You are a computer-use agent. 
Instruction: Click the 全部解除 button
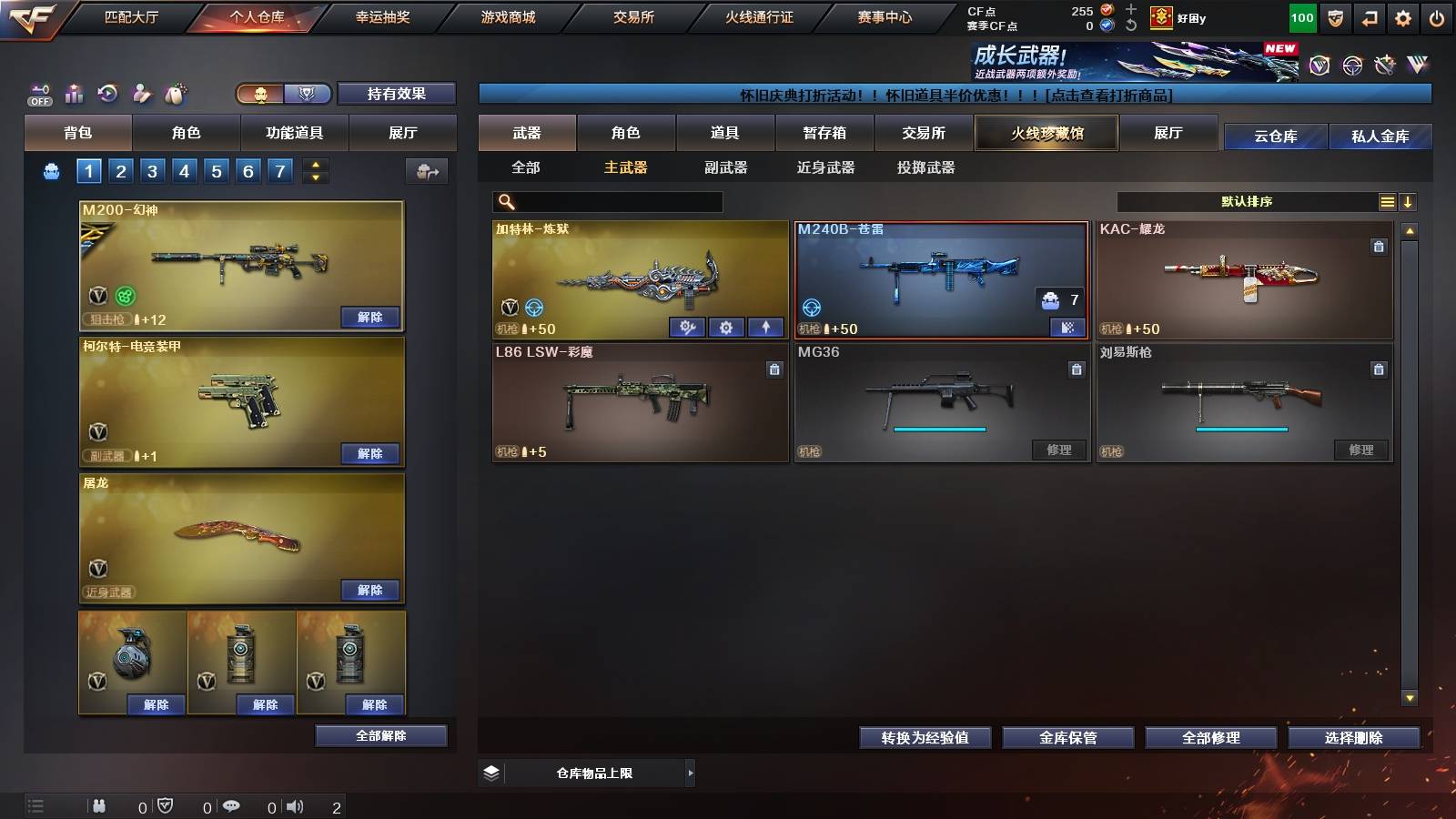tap(379, 735)
